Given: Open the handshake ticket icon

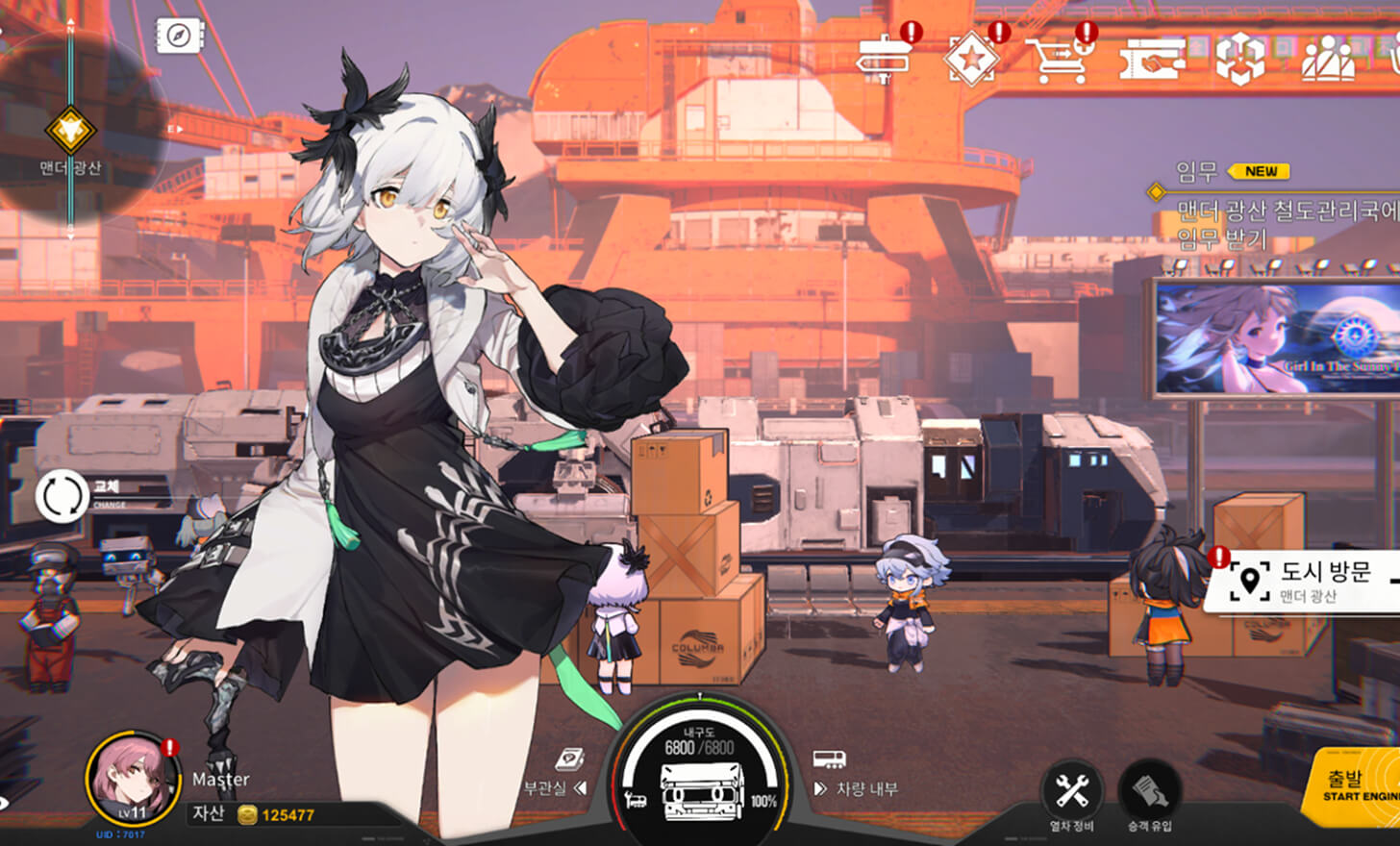Looking at the screenshot, I should 1152,60.
